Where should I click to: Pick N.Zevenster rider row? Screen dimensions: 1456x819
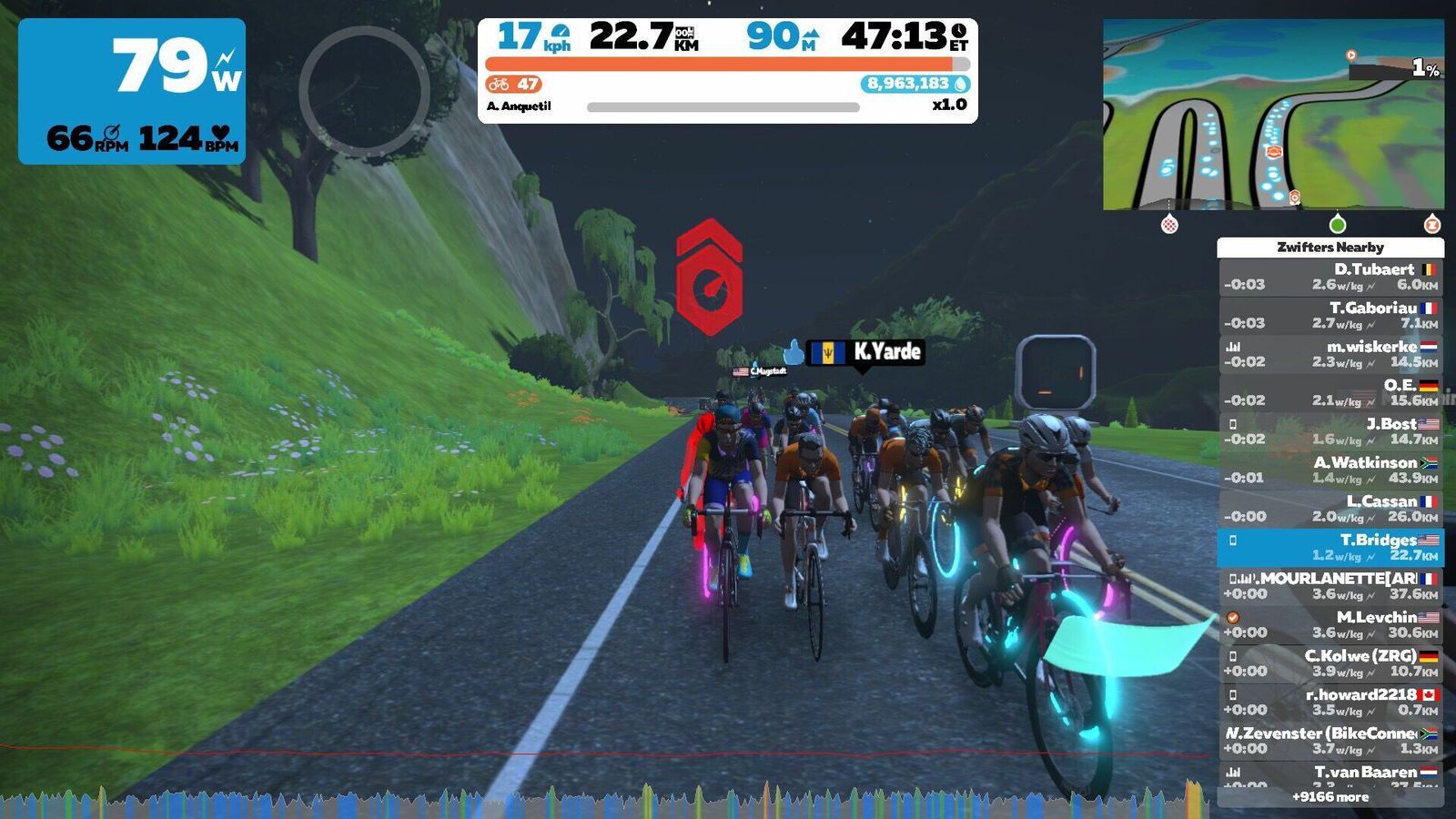pyautogui.click(x=1330, y=741)
